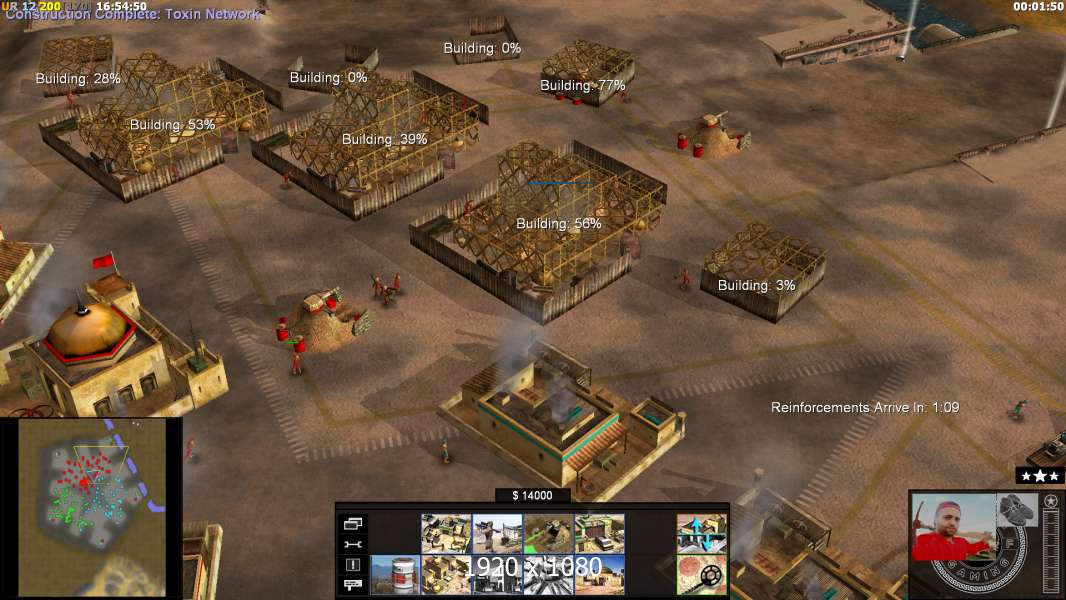Open the three-star Generals powers button
This screenshot has height=600, width=1066.
(x=1039, y=476)
